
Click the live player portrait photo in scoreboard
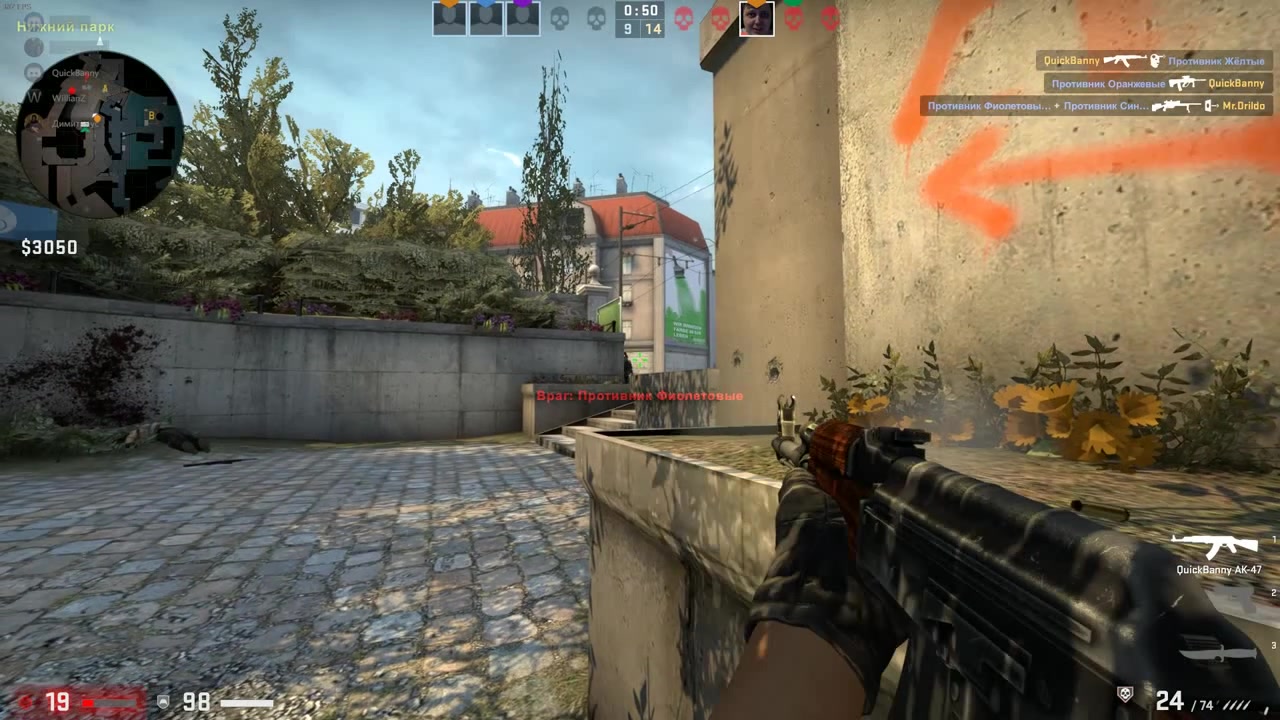tap(757, 18)
